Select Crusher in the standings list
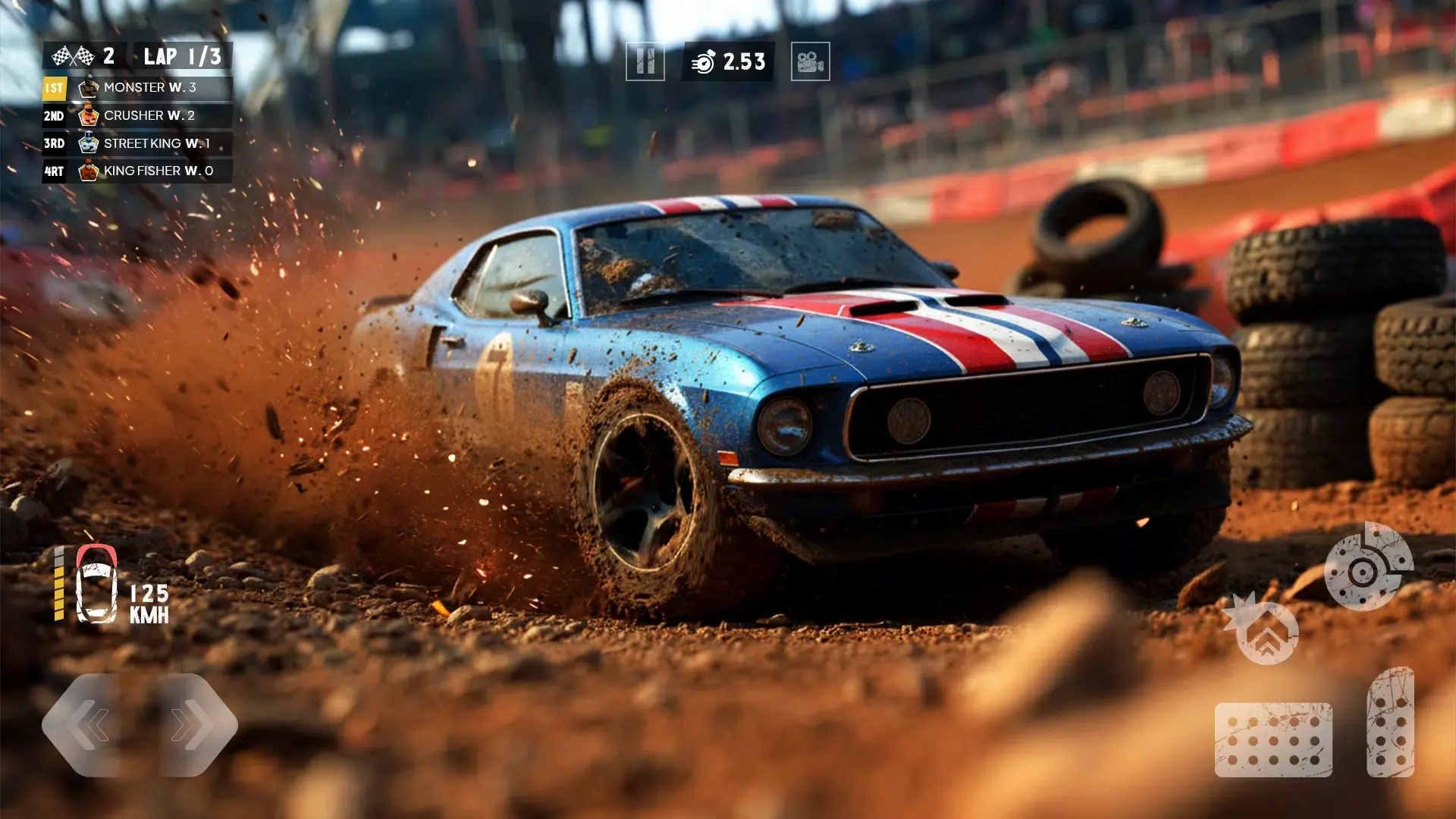 pos(137,116)
